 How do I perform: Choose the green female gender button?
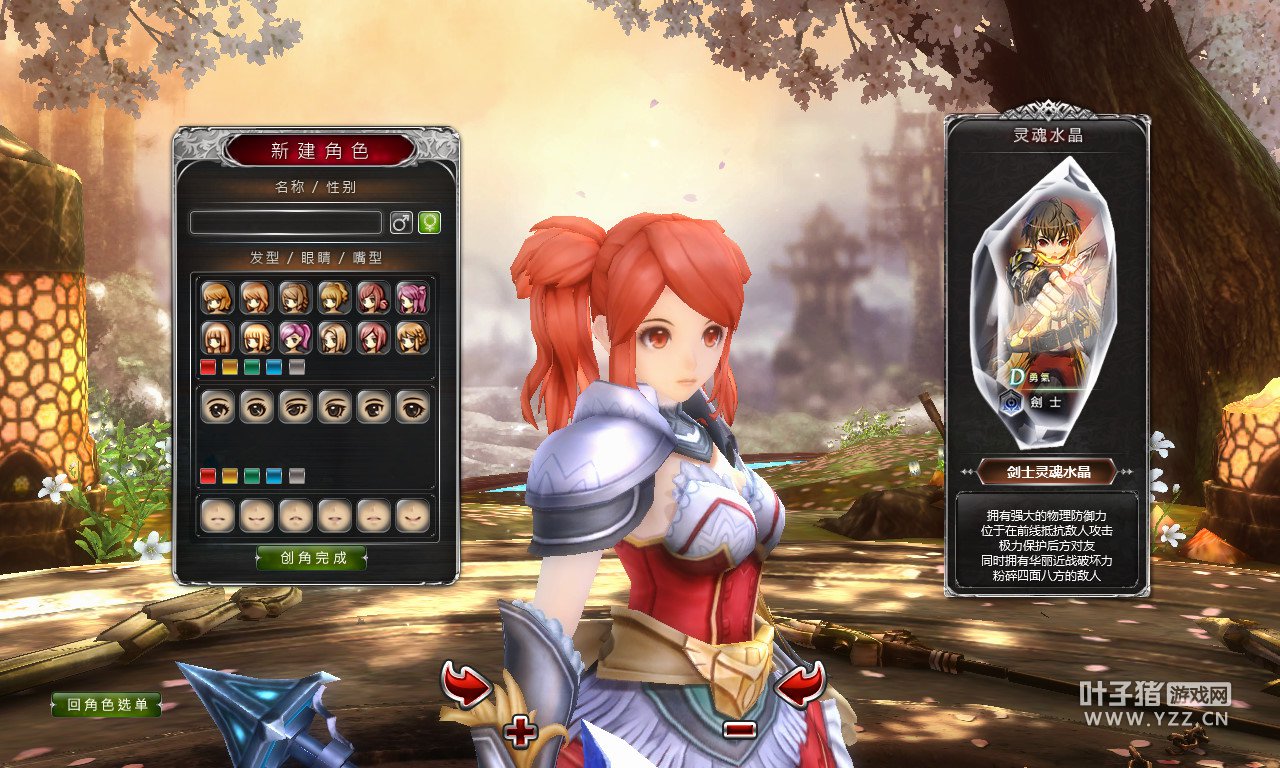(429, 222)
